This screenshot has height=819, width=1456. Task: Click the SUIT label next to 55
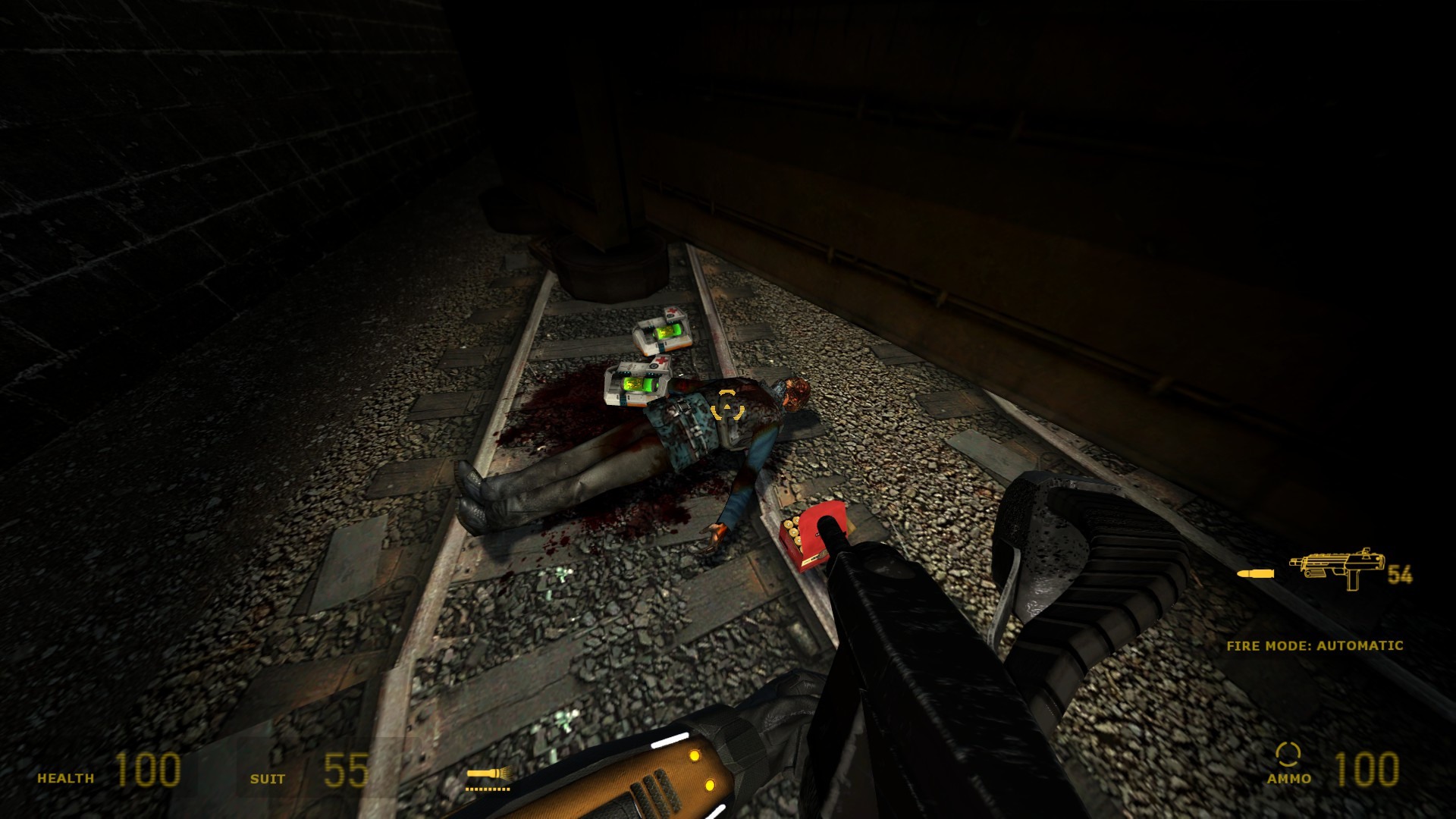[x=267, y=779]
